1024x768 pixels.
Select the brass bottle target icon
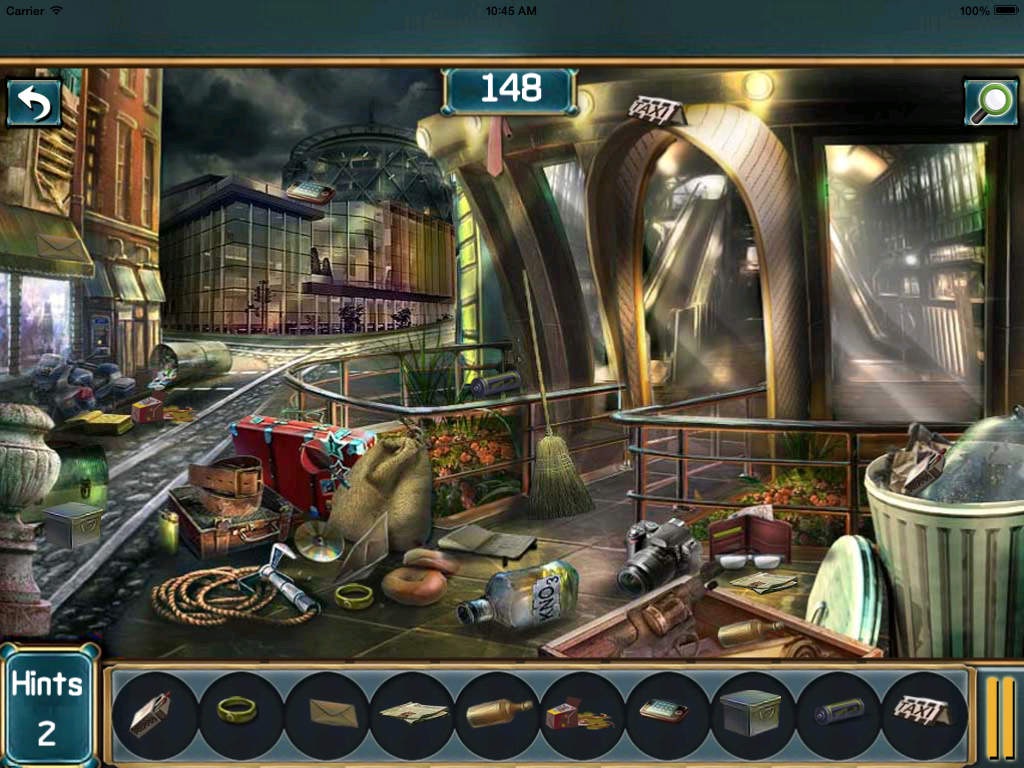498,714
